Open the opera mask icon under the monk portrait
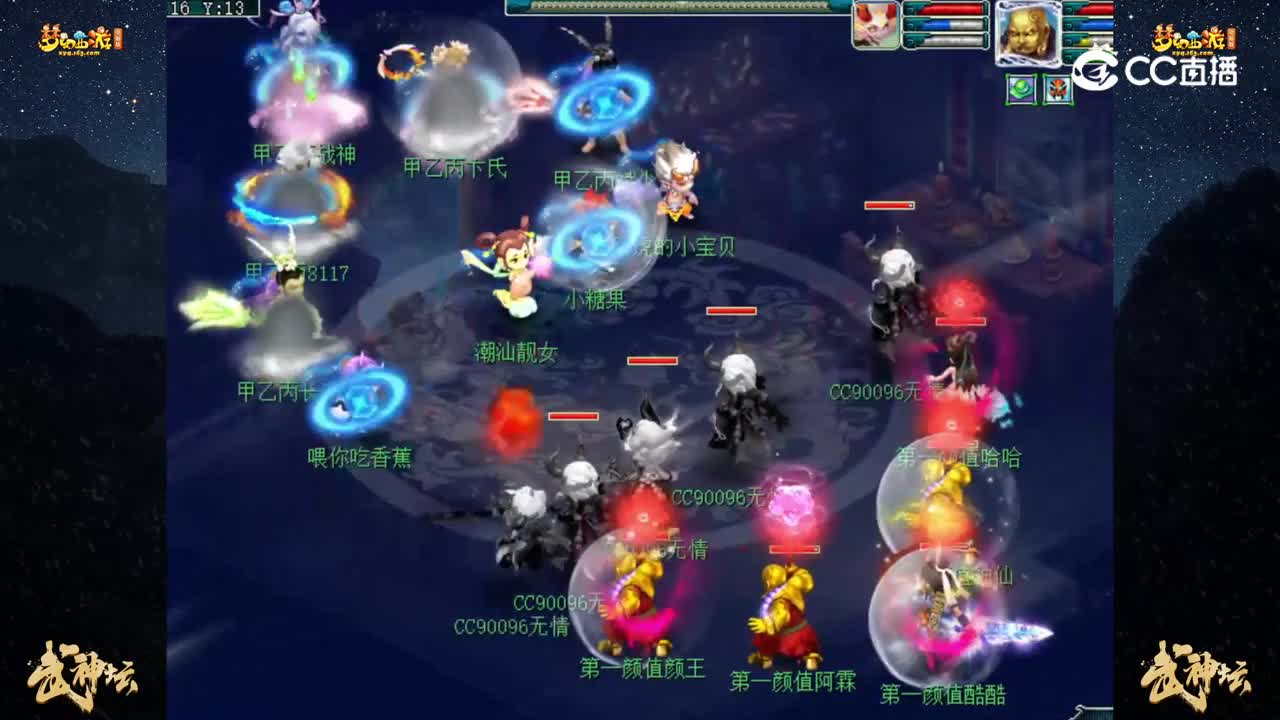The height and width of the screenshot is (720, 1280). (1057, 88)
